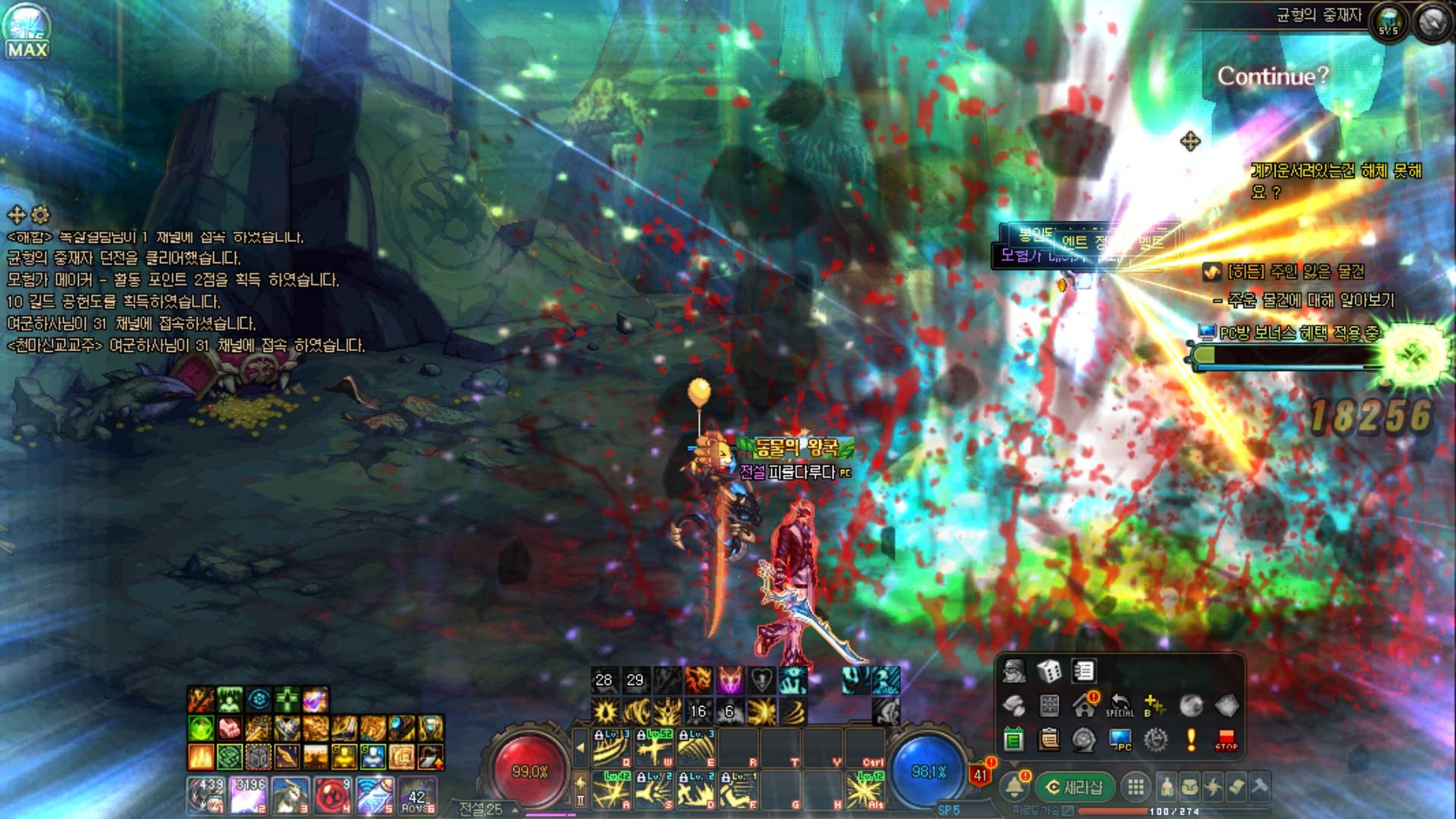This screenshot has width=1456, height=819.
Task: Use the quick slot 2 item with 3196
Action: pos(248,794)
